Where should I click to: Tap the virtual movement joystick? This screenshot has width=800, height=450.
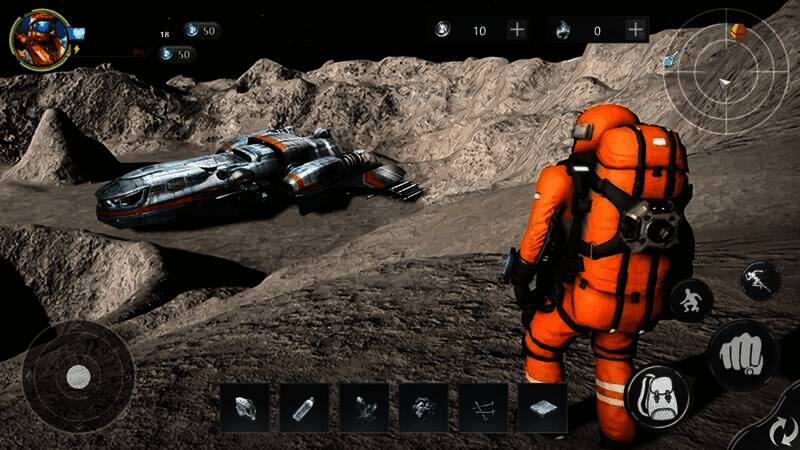click(78, 376)
